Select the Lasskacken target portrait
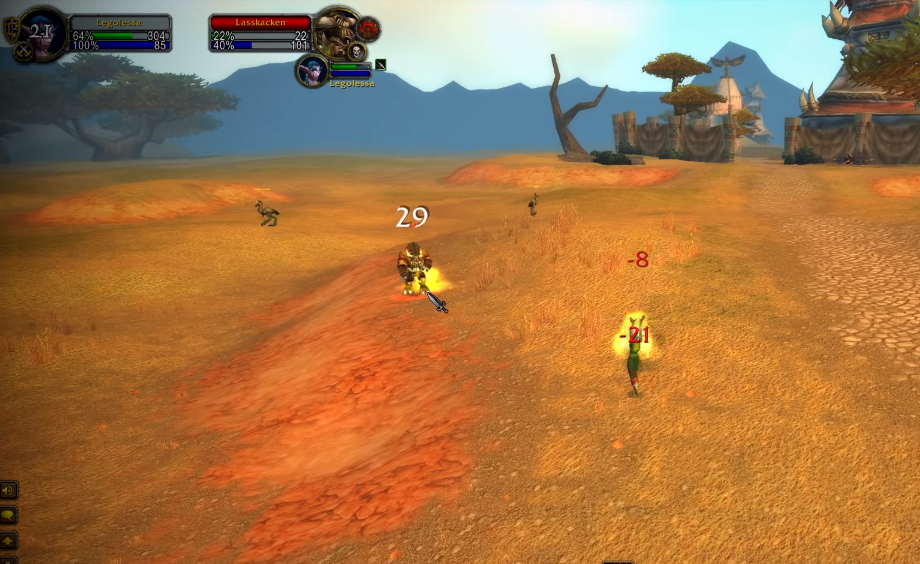920x564 pixels. click(336, 31)
